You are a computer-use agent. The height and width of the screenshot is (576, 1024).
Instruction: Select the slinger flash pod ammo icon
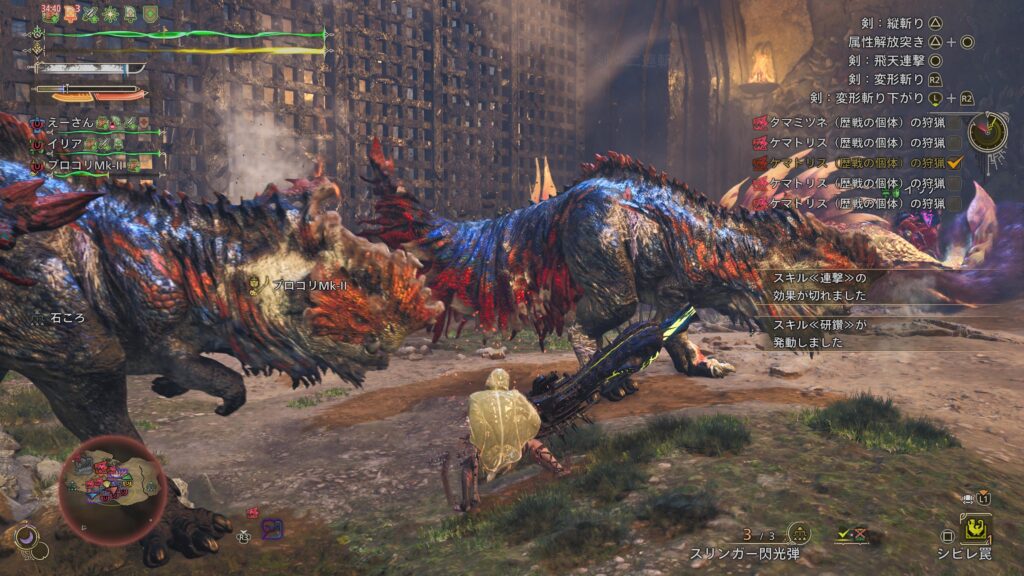click(x=799, y=534)
